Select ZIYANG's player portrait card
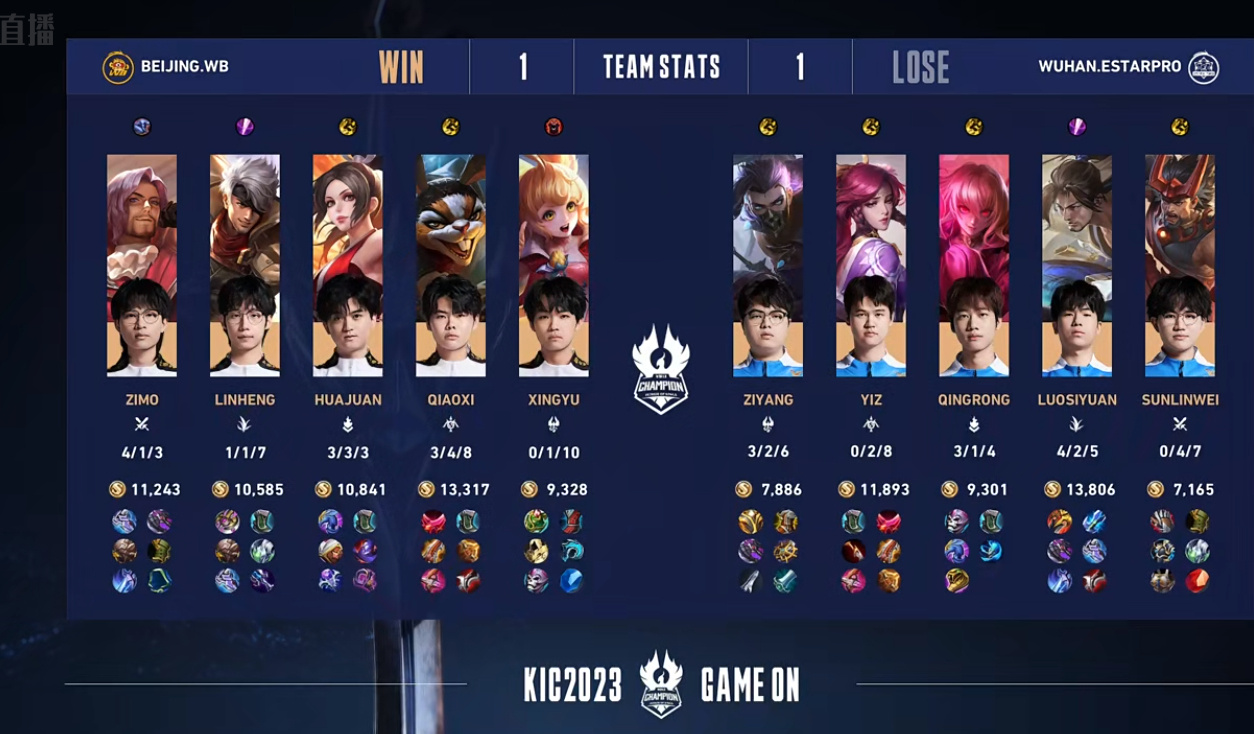The width and height of the screenshot is (1254, 734). tap(768, 266)
